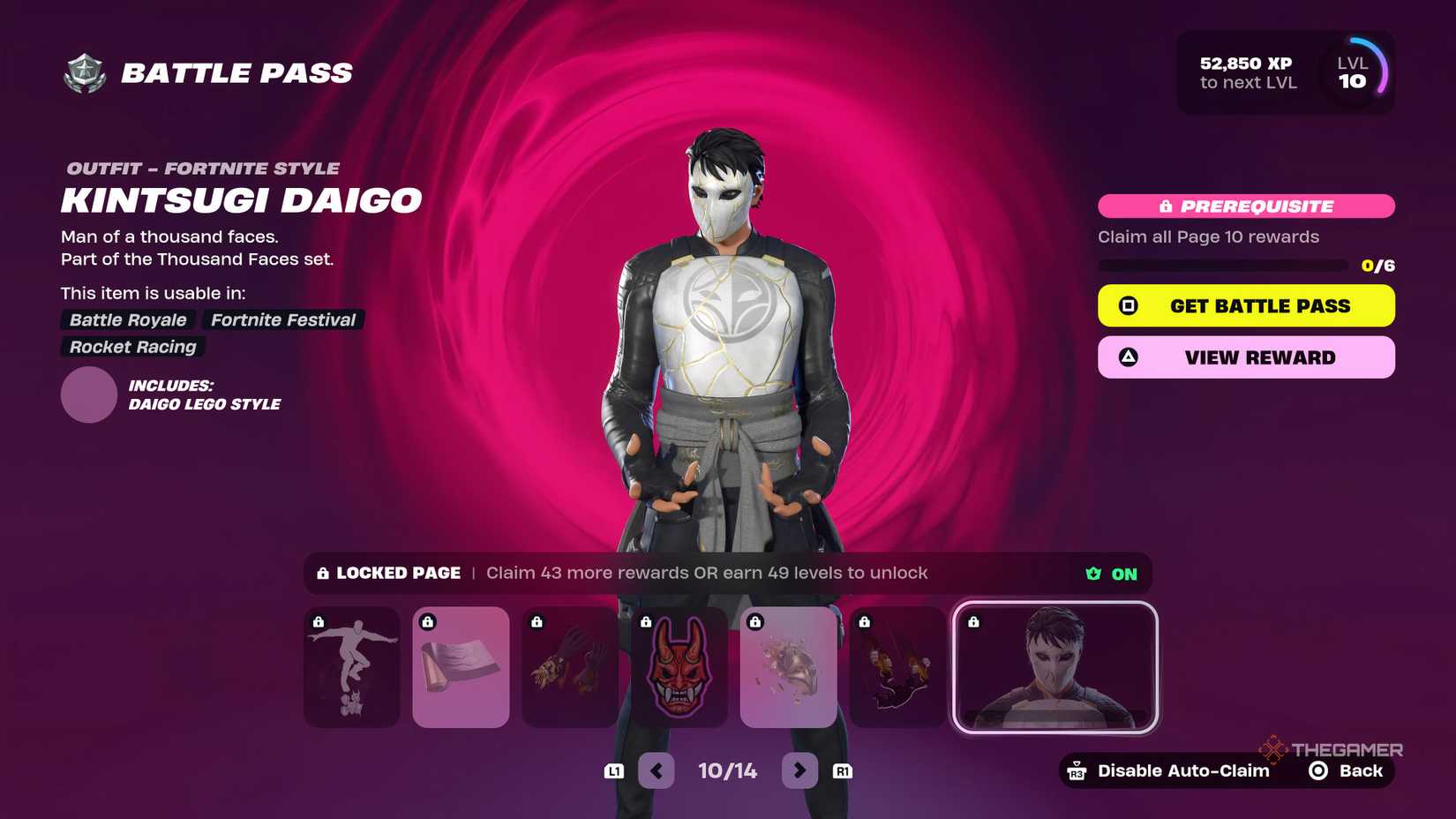Toggle Auto-Claim to OFF
Screen dimensions: 1456x819
1122,573
